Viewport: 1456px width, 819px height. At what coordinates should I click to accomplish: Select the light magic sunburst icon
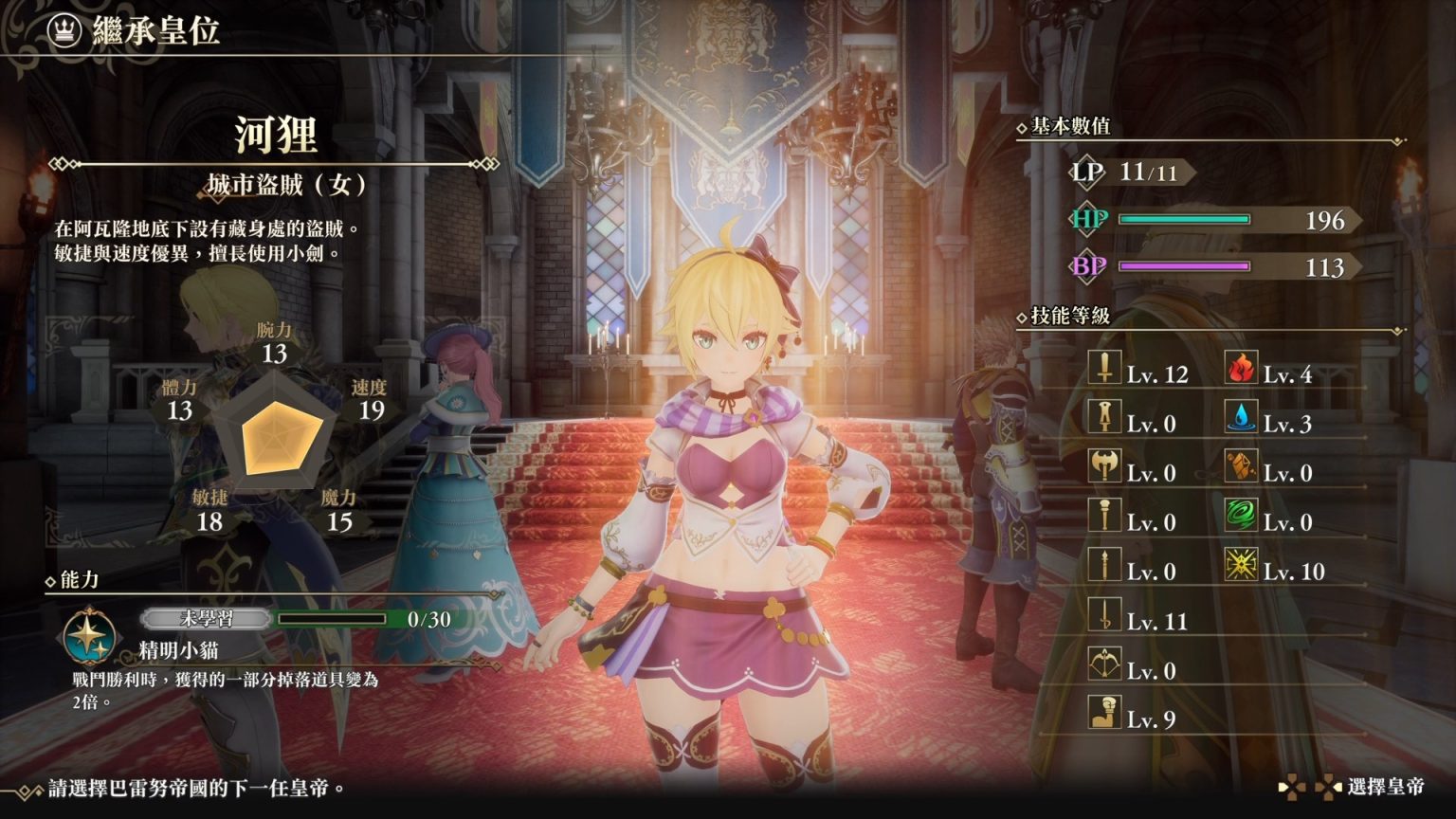[1240, 564]
